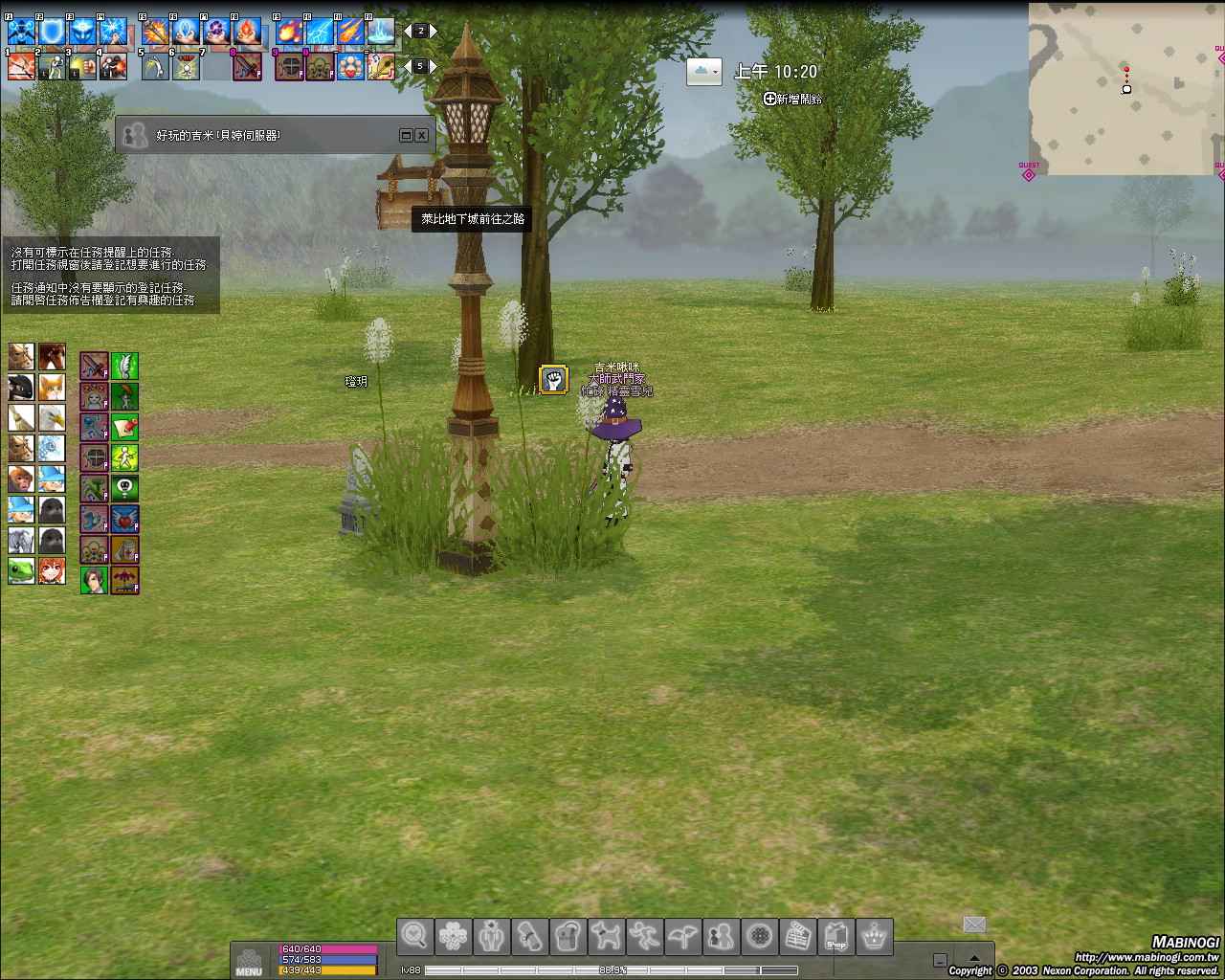Cast the F10 lightning bolt skill
Screen dimensions: 1225x980
pos(320,33)
